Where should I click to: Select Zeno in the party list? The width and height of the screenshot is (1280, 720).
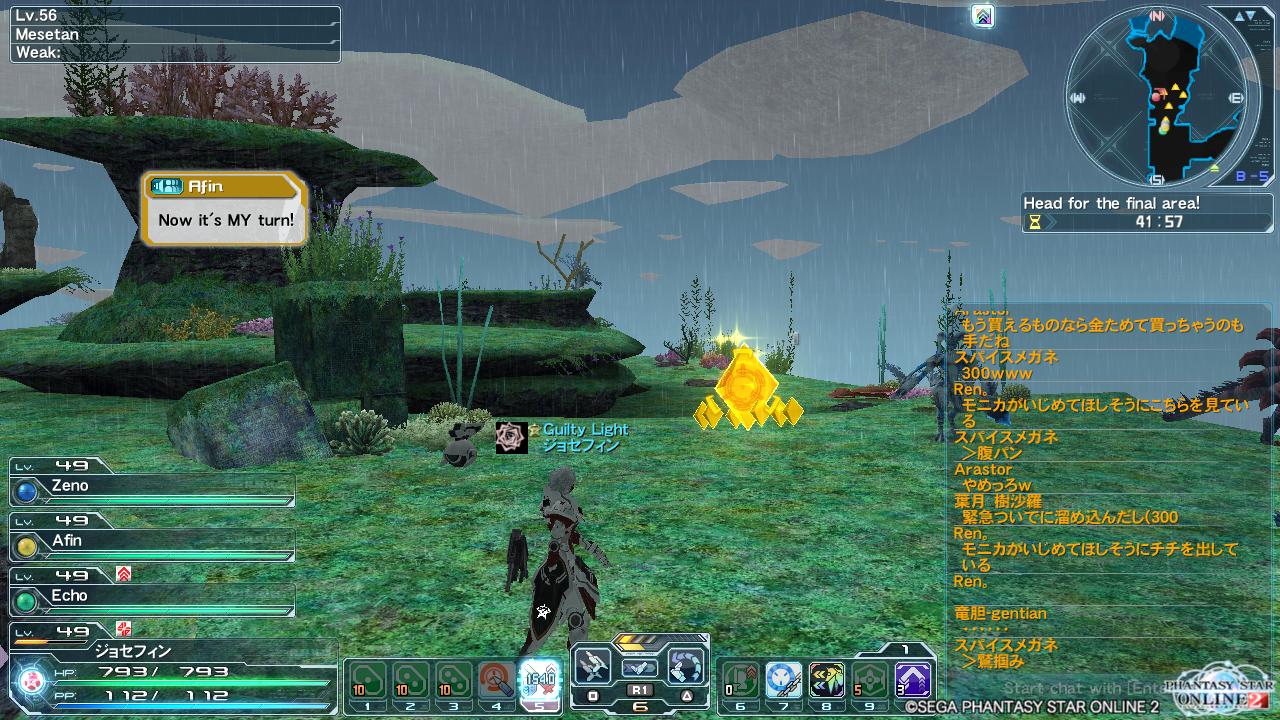coord(152,487)
